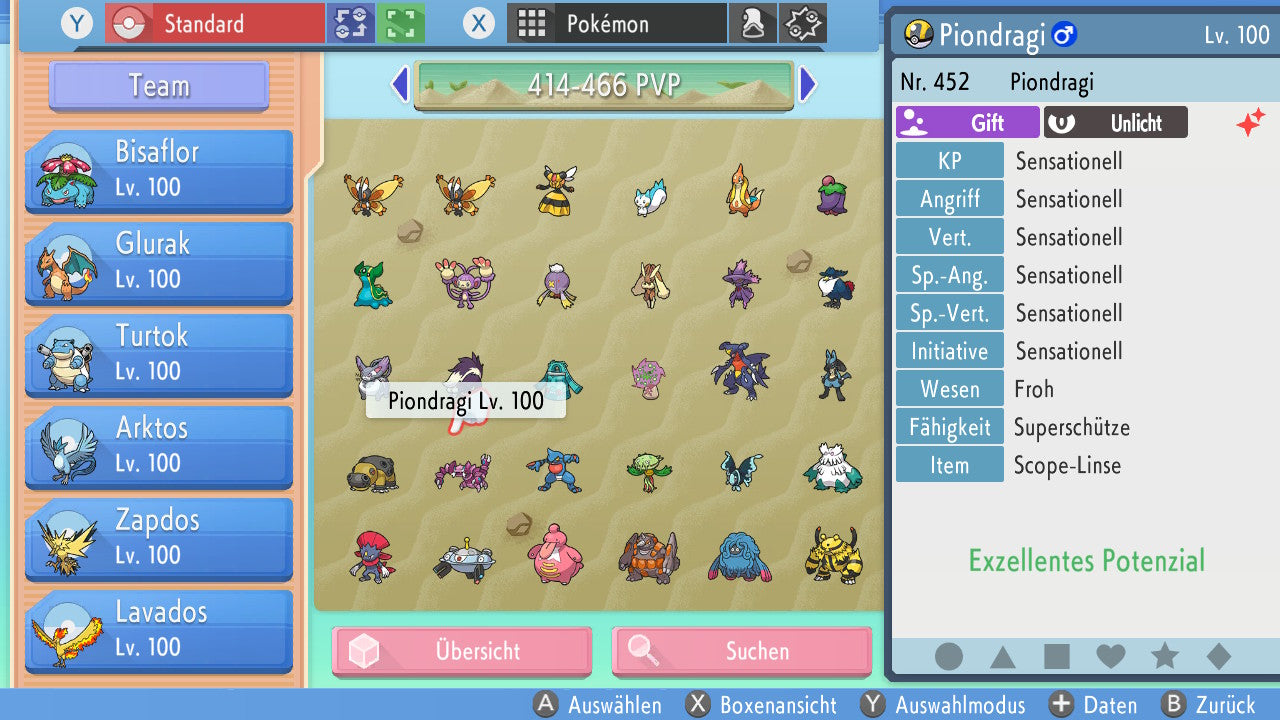Toggle the circle marking for Piondragi
The image size is (1280, 720).
(x=949, y=657)
